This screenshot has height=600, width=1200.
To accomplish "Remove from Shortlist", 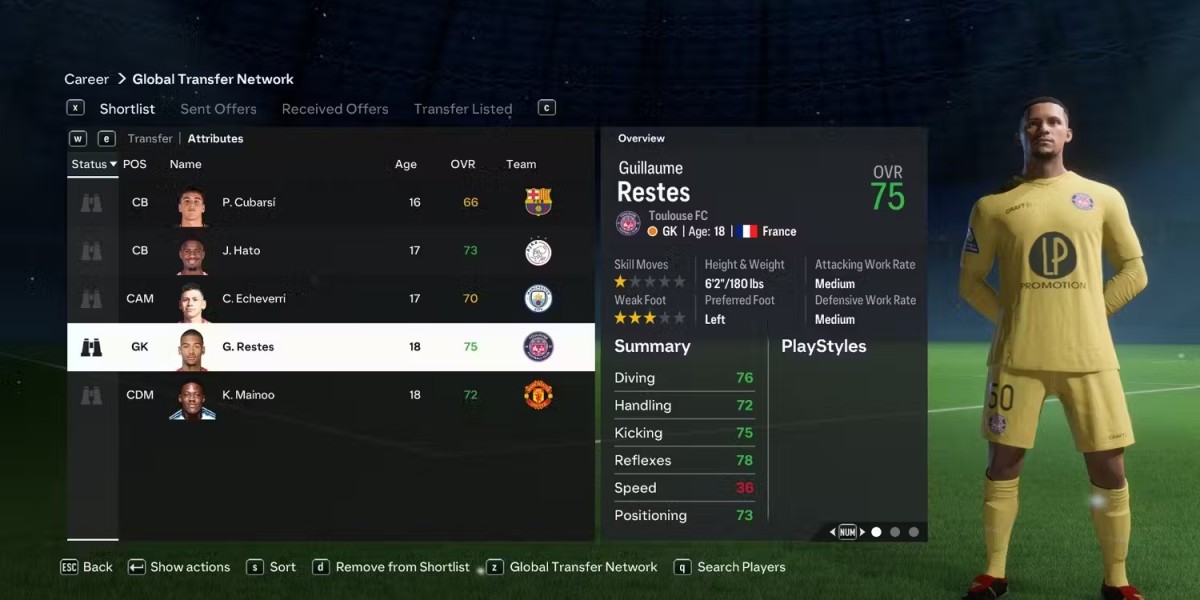I will pos(402,567).
